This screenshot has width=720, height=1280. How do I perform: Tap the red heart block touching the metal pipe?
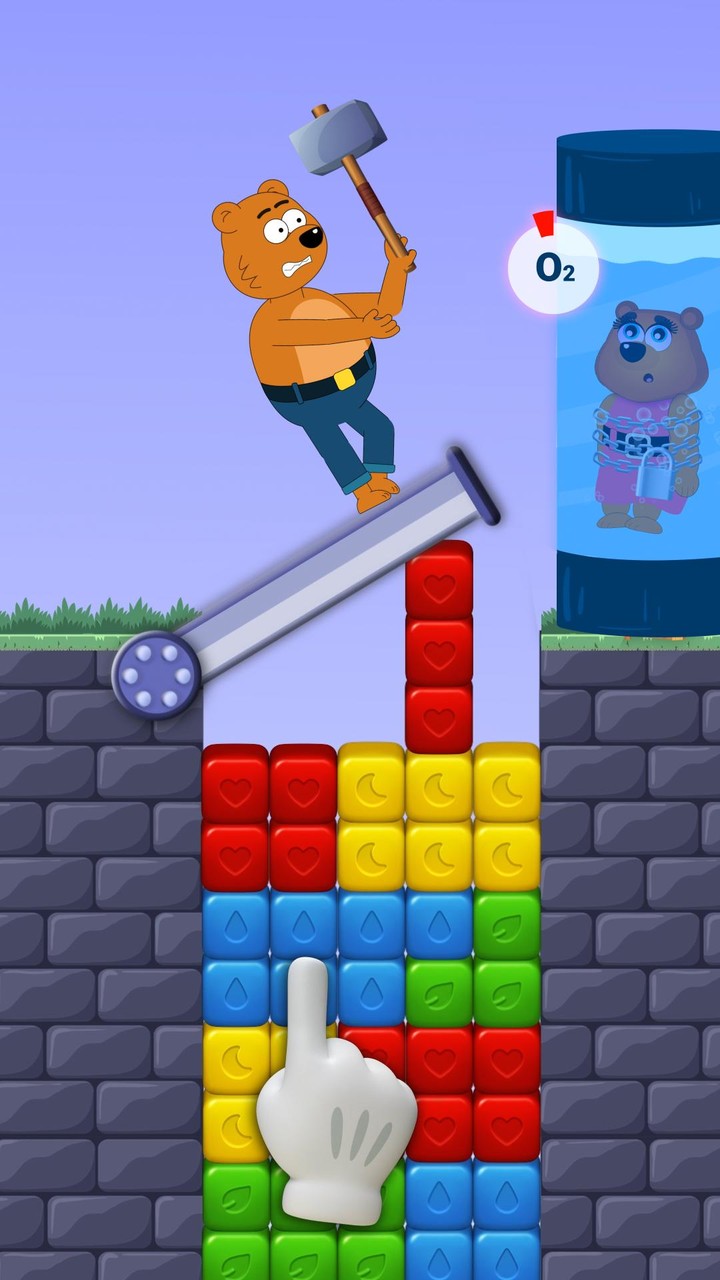tap(439, 580)
